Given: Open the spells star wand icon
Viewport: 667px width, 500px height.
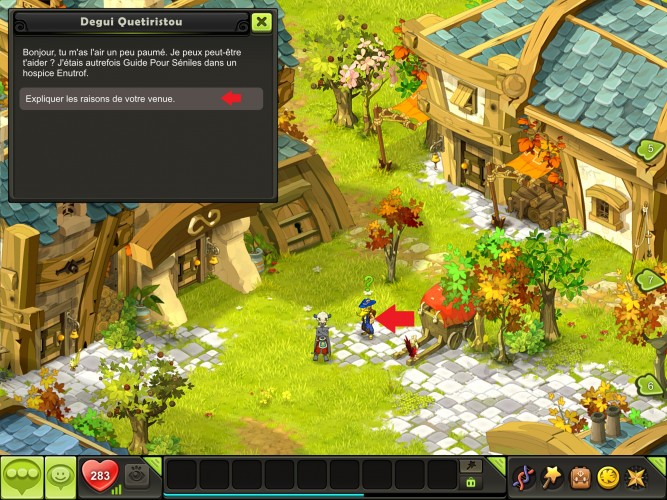Looking at the screenshot, I should [551, 475].
